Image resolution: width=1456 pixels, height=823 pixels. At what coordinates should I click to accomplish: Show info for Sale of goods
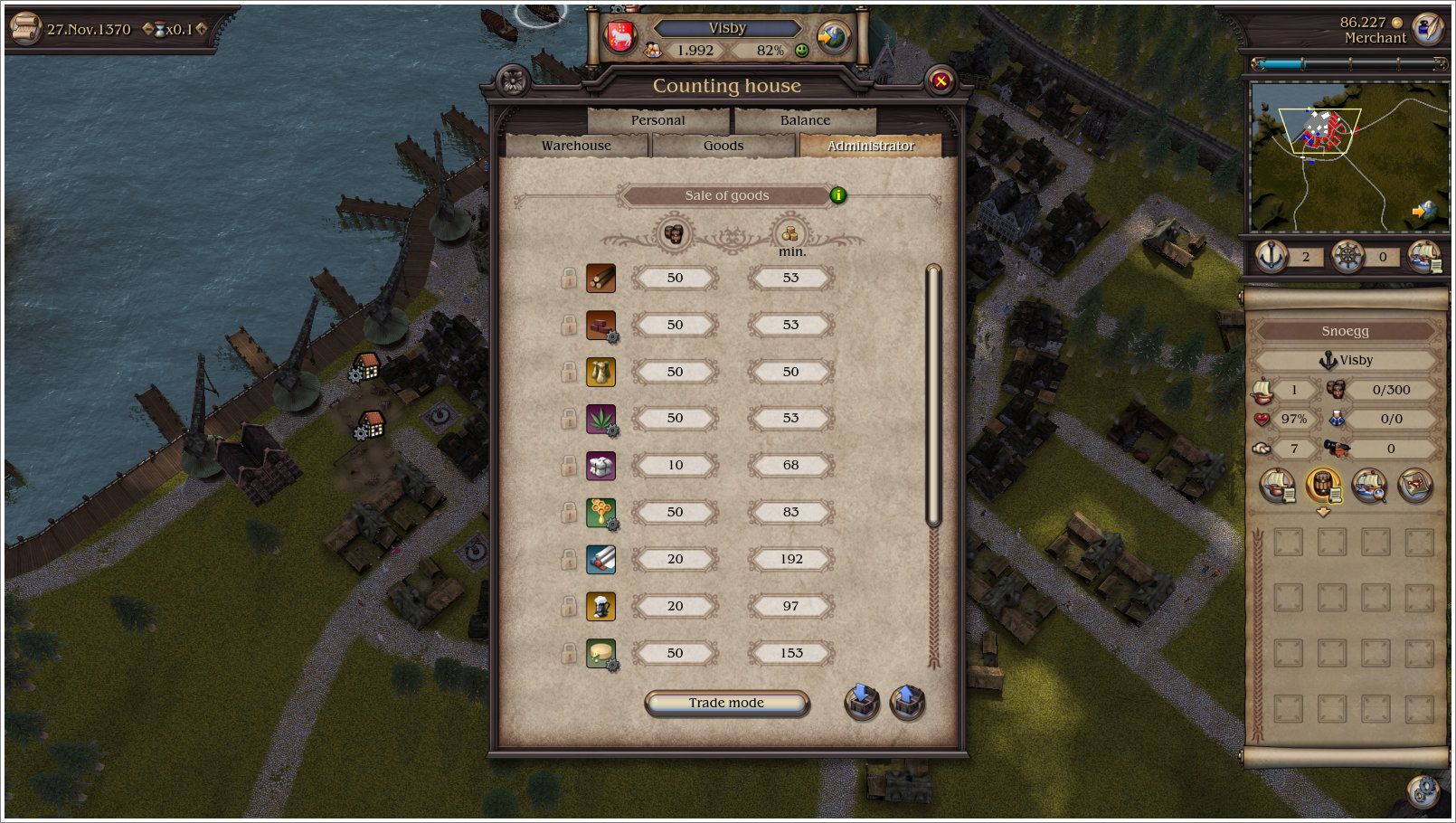(x=838, y=194)
